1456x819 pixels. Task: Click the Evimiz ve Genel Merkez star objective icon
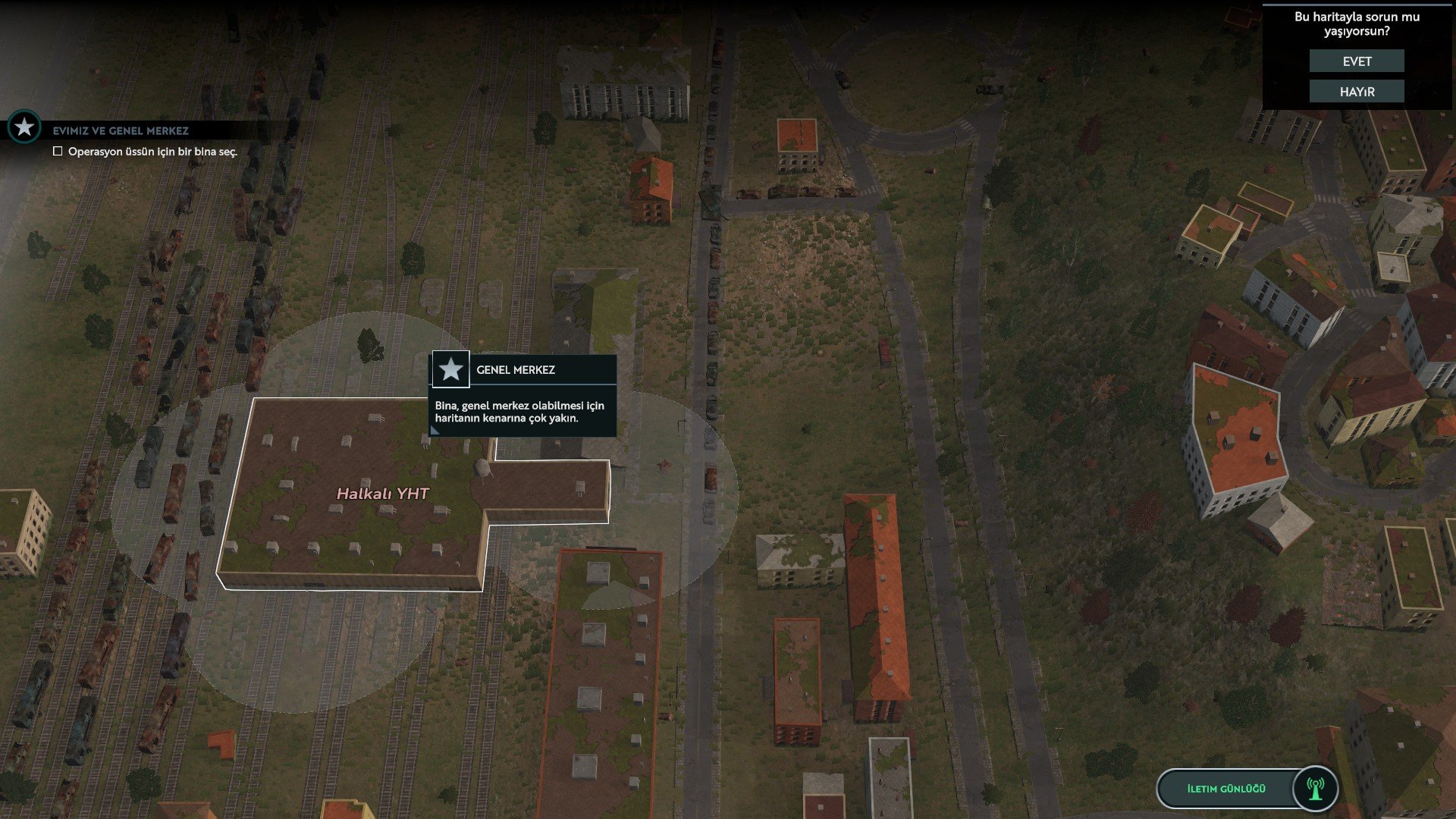coord(24,127)
